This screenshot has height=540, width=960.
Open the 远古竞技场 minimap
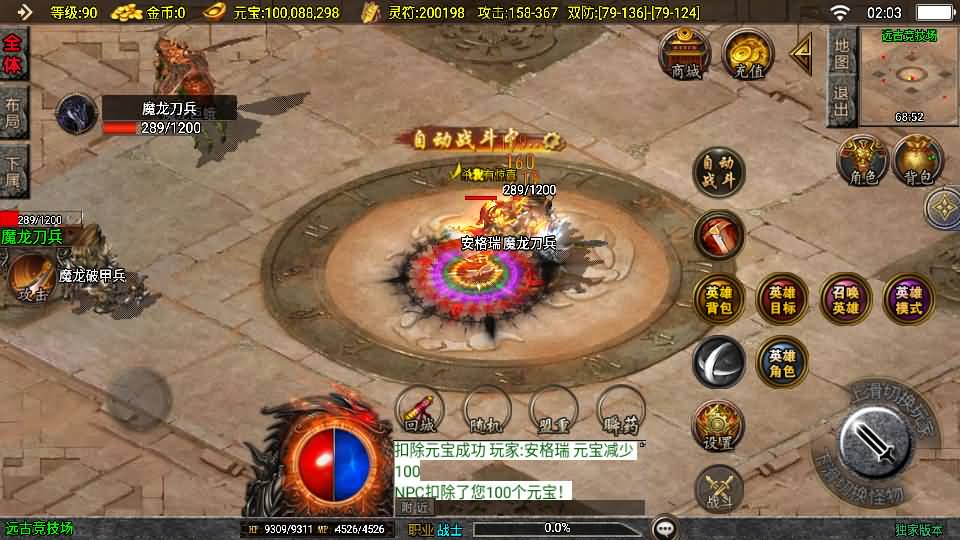pos(909,76)
